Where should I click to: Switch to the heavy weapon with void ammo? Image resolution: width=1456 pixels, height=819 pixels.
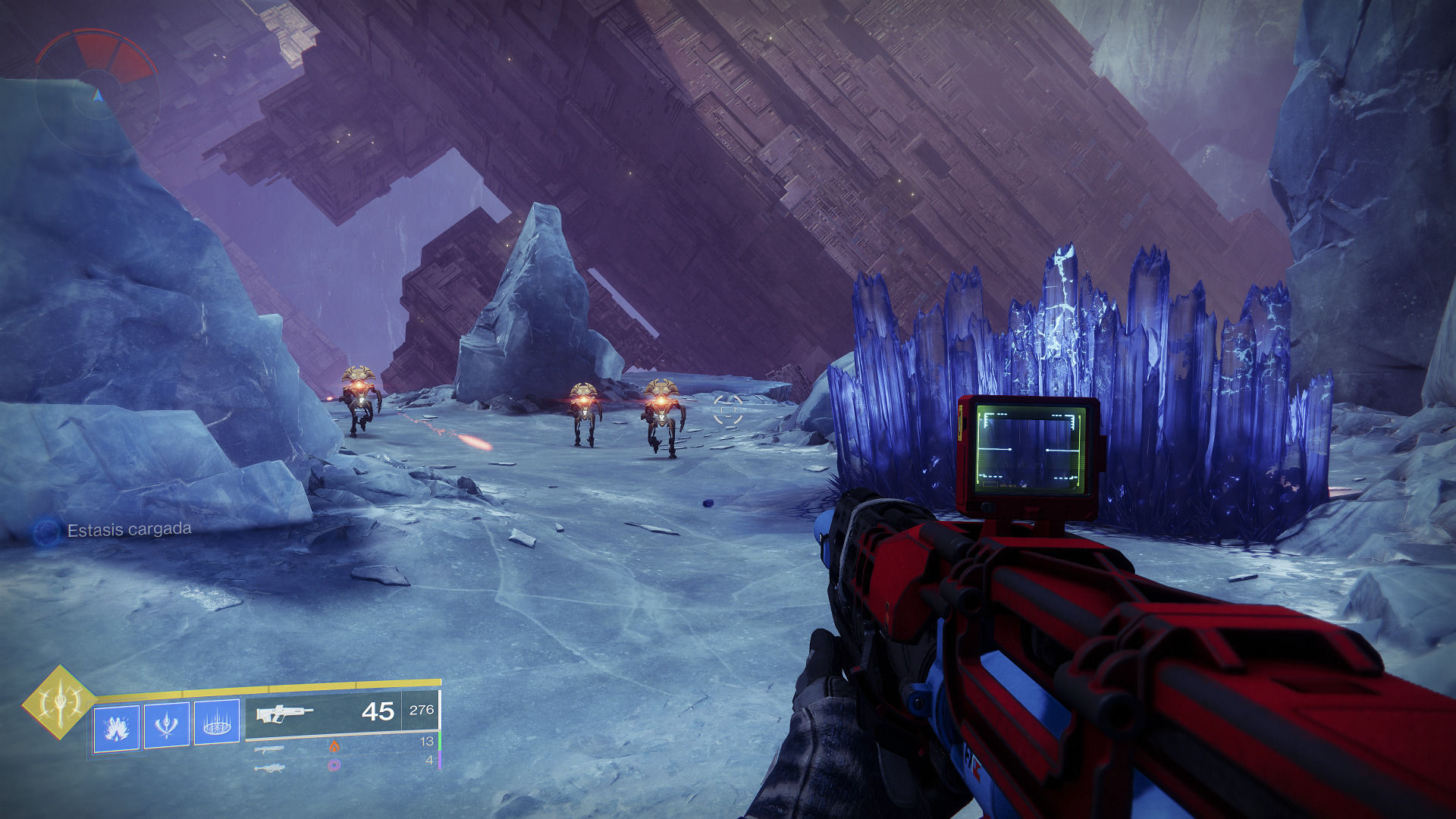tap(269, 767)
